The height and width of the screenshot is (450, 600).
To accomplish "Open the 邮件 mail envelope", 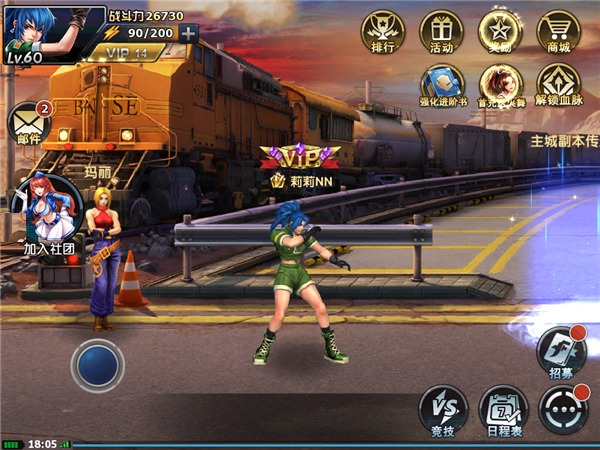I will pyautogui.click(x=28, y=124).
